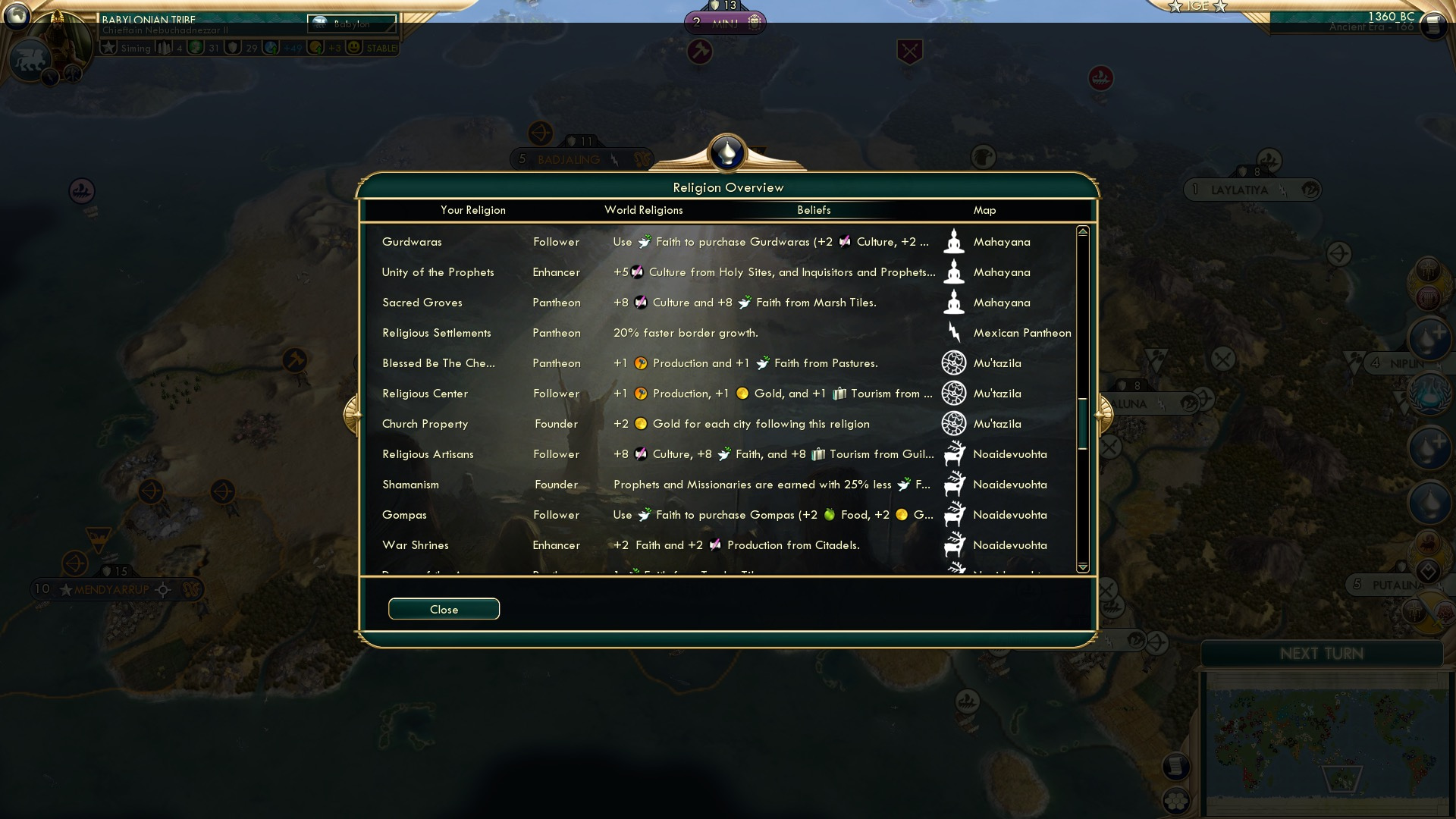Click the red naval unit notification icon
The image size is (1456, 819).
1099,77
